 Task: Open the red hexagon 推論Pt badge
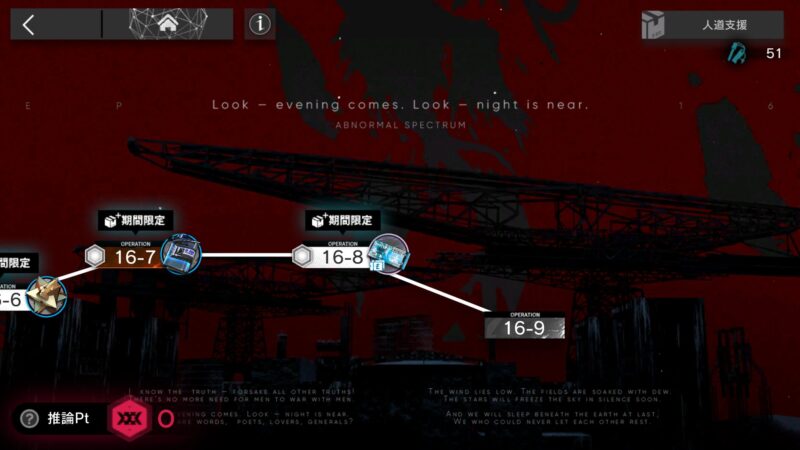point(127,417)
